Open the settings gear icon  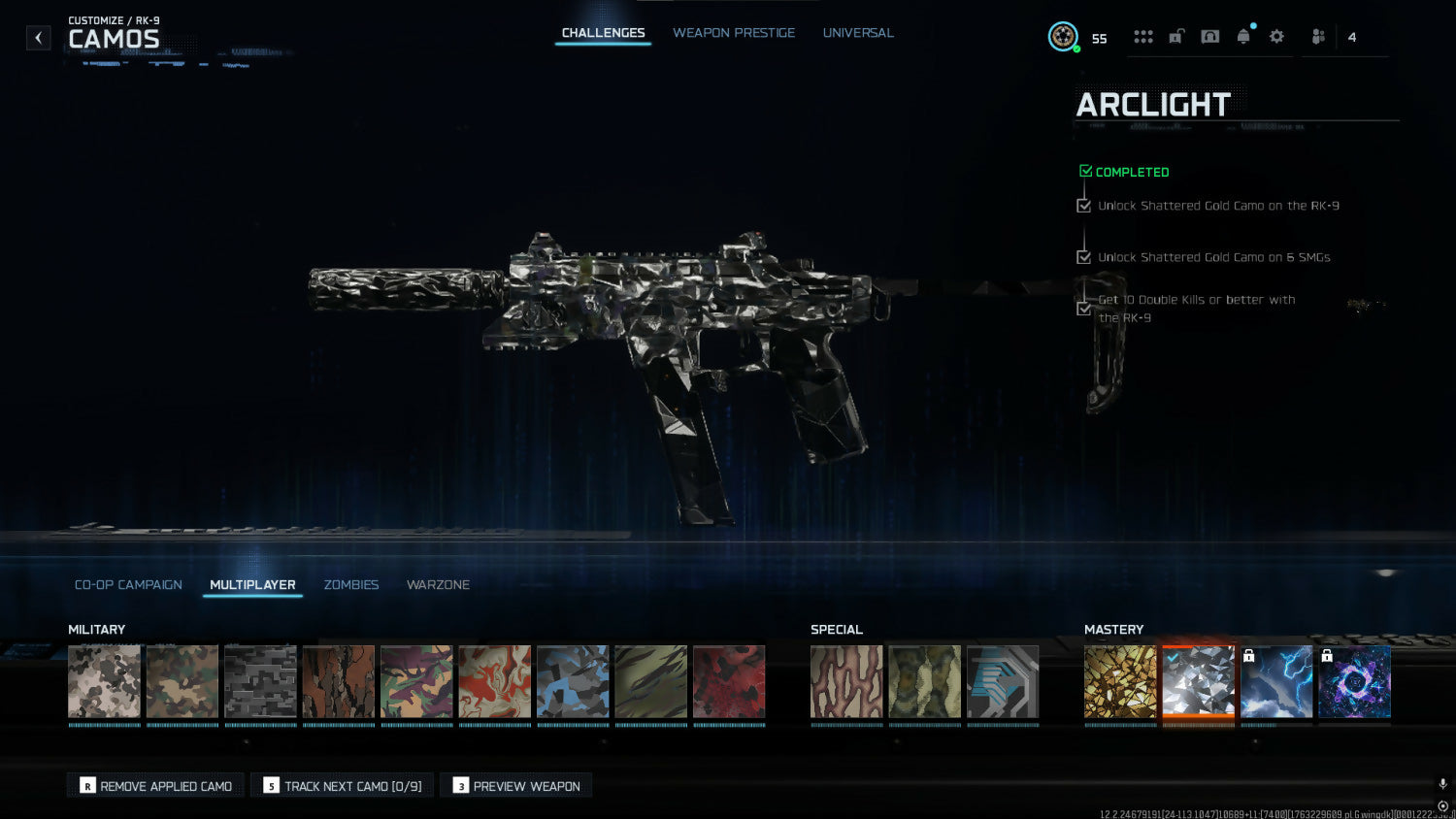tap(1276, 37)
